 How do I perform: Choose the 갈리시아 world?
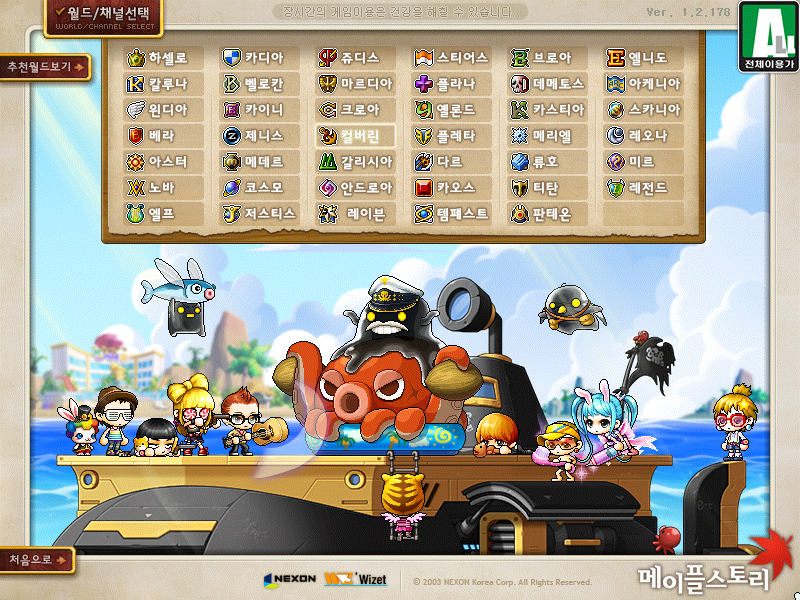355,162
